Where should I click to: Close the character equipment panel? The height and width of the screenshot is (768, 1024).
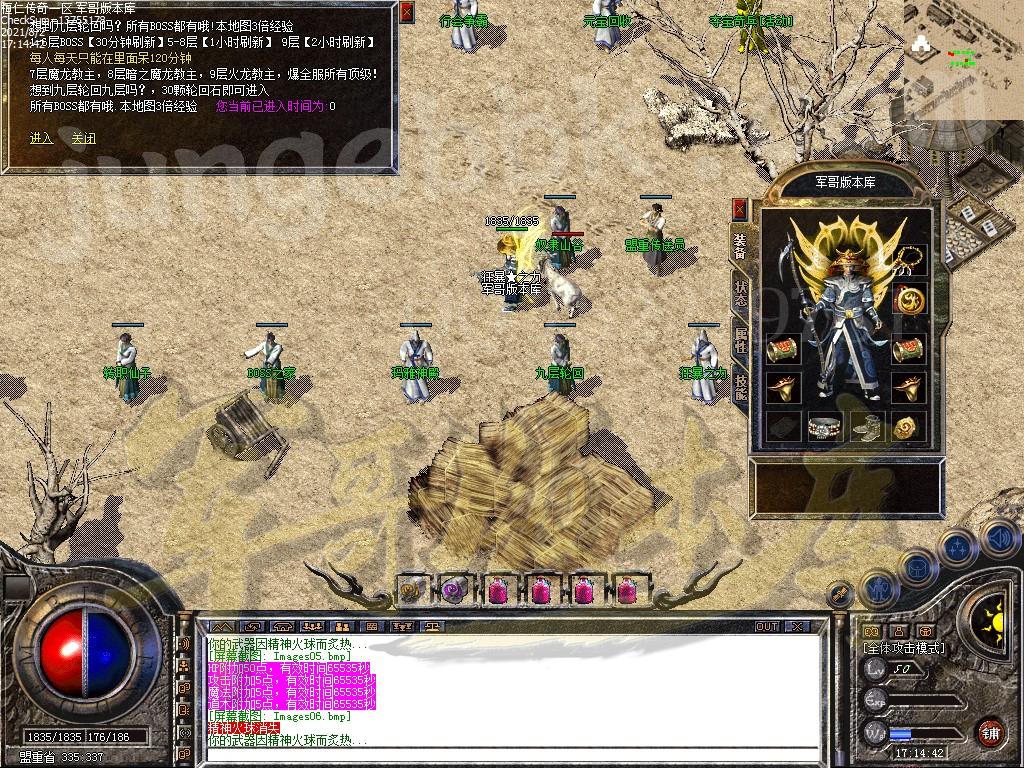[740, 209]
